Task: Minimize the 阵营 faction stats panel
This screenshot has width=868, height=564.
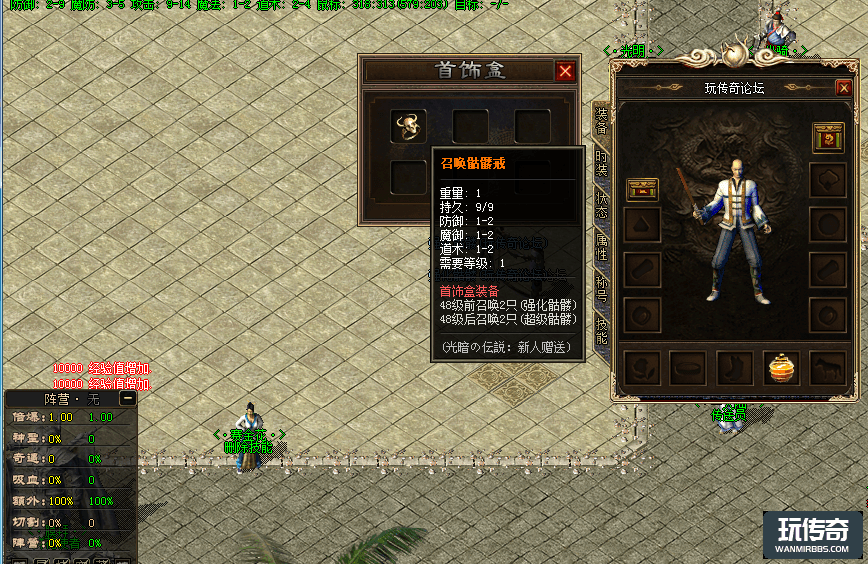Action: pos(127,398)
